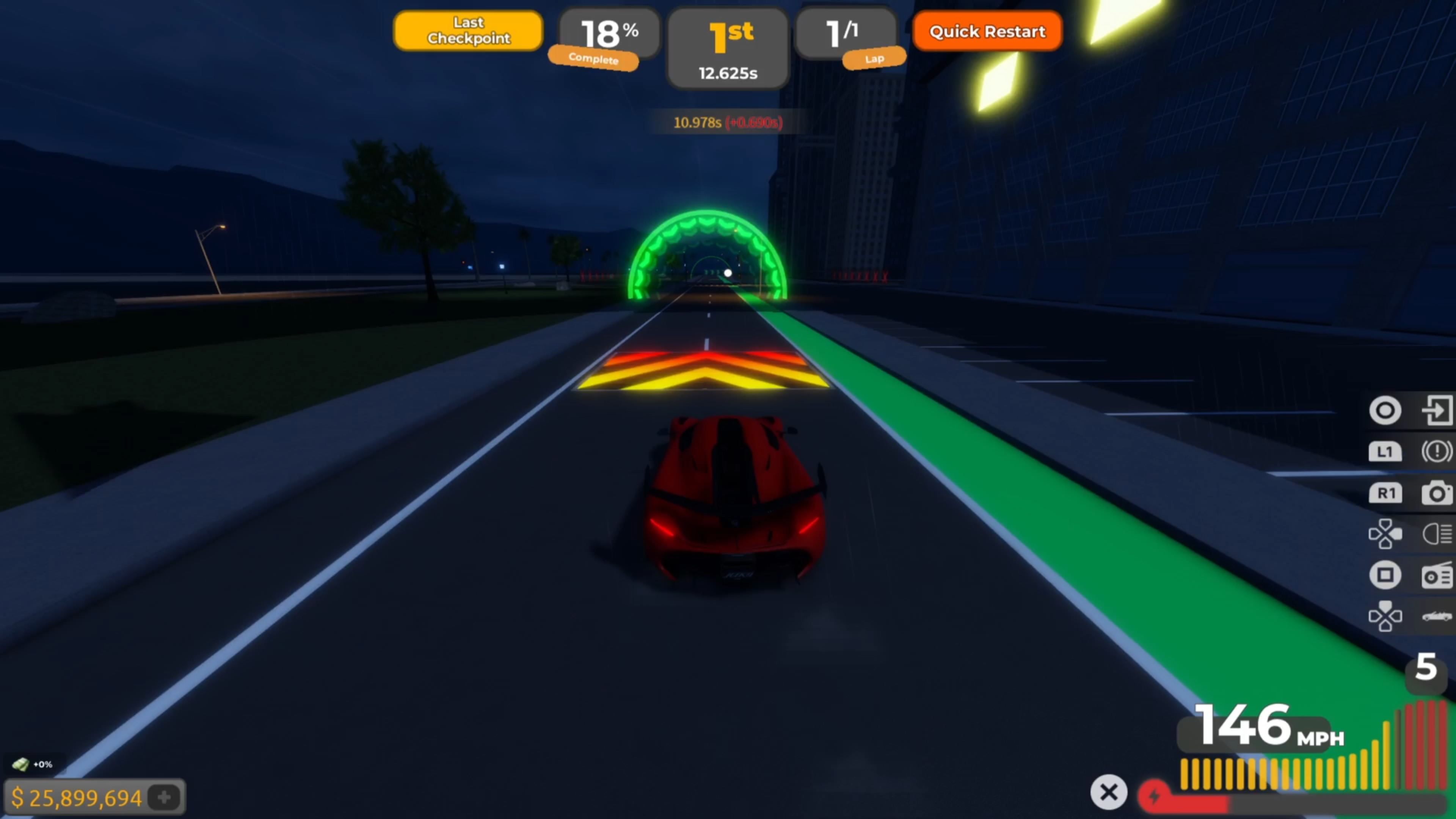1456x819 pixels.
Task: Click the exit vehicle door icon
Action: 1436,410
